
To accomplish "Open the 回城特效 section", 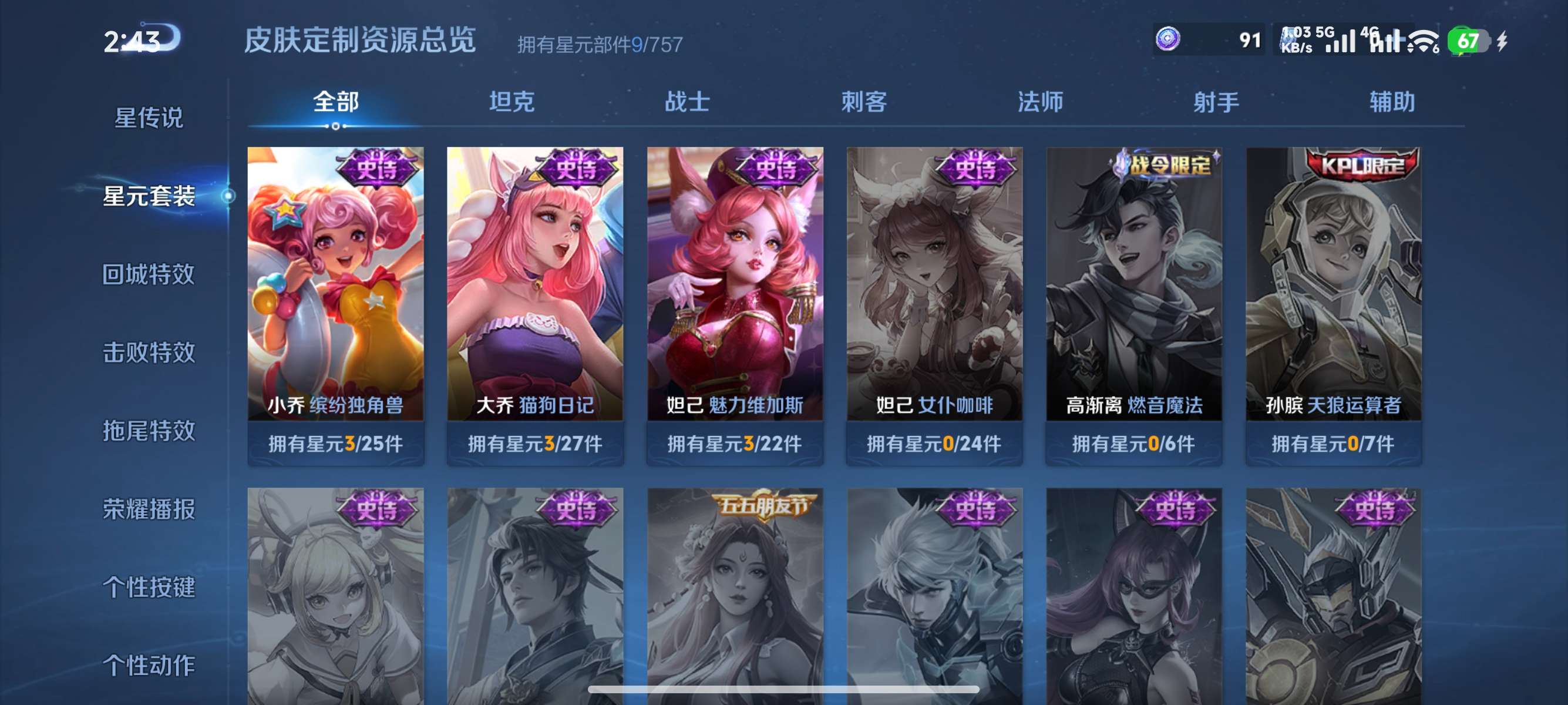I will click(x=149, y=276).
